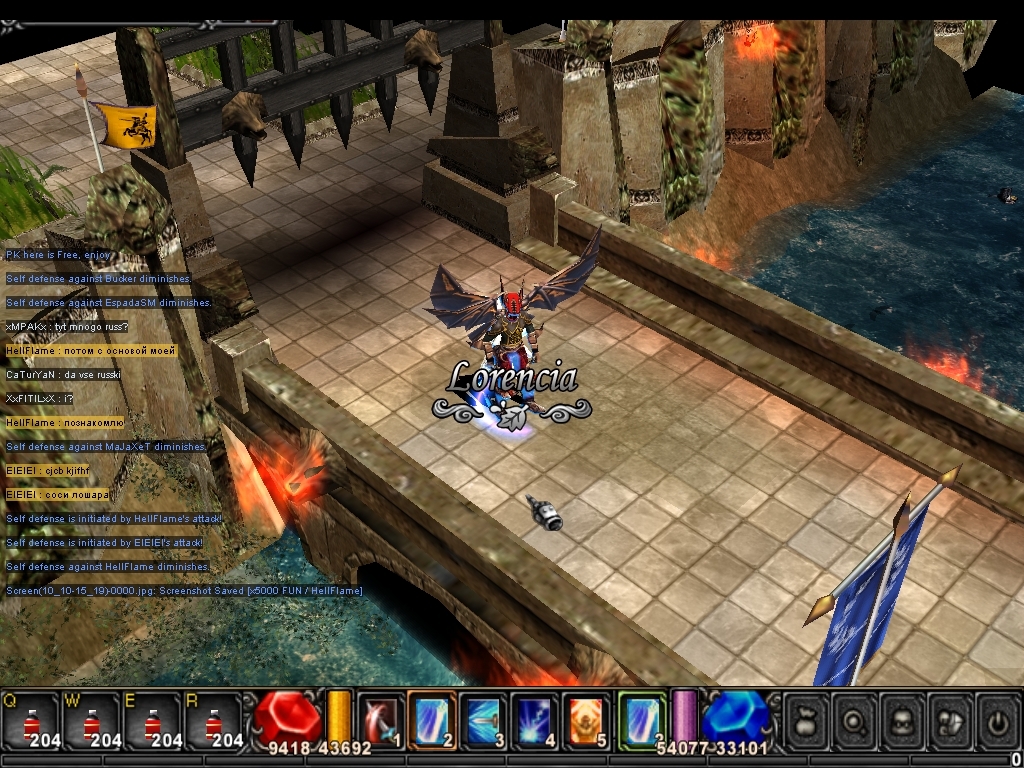The width and height of the screenshot is (1024, 768).
Task: Click HellFlame's chat message in Cyrillic
Action: pos(91,351)
